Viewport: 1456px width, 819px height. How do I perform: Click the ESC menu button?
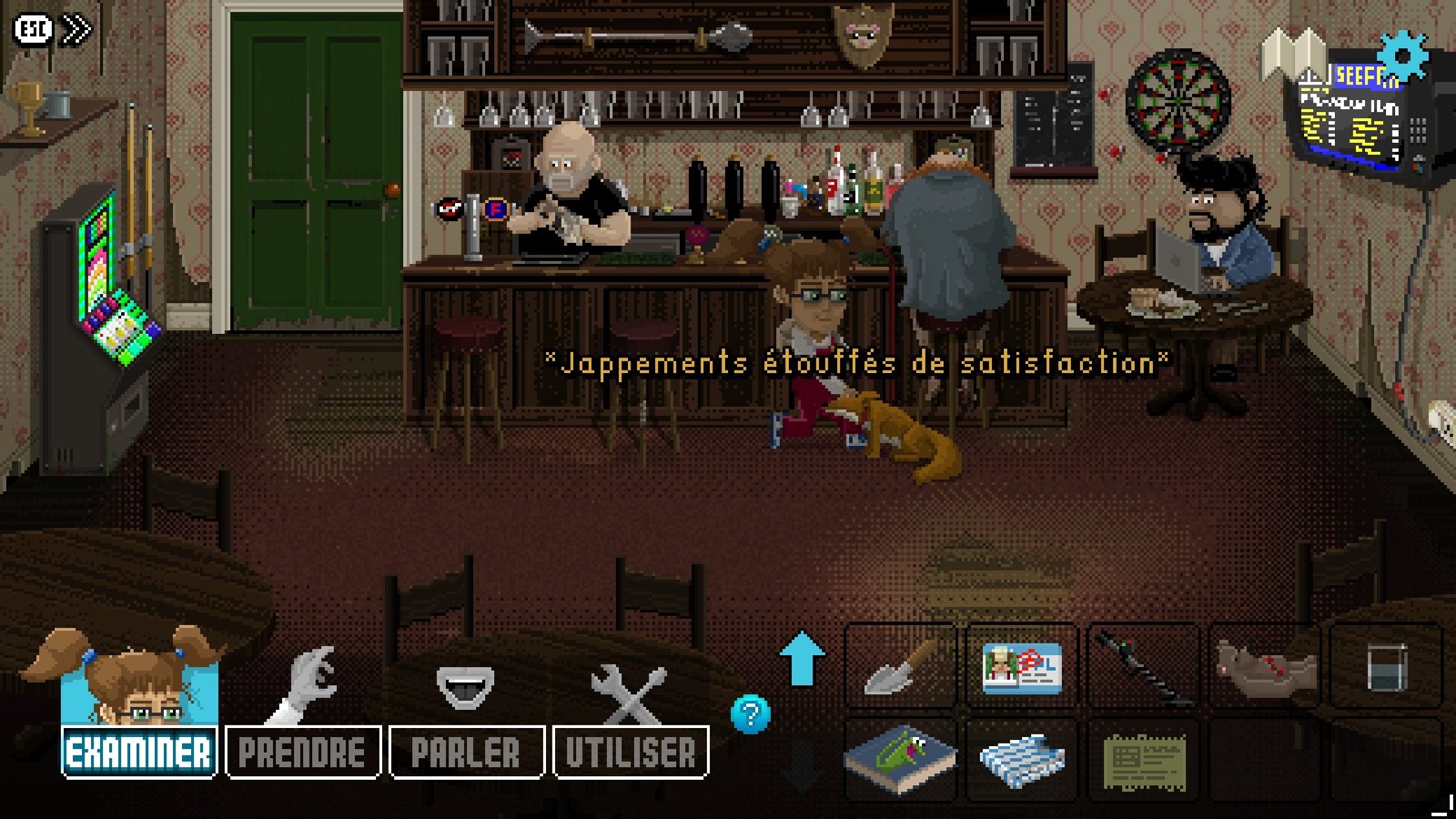(33, 30)
